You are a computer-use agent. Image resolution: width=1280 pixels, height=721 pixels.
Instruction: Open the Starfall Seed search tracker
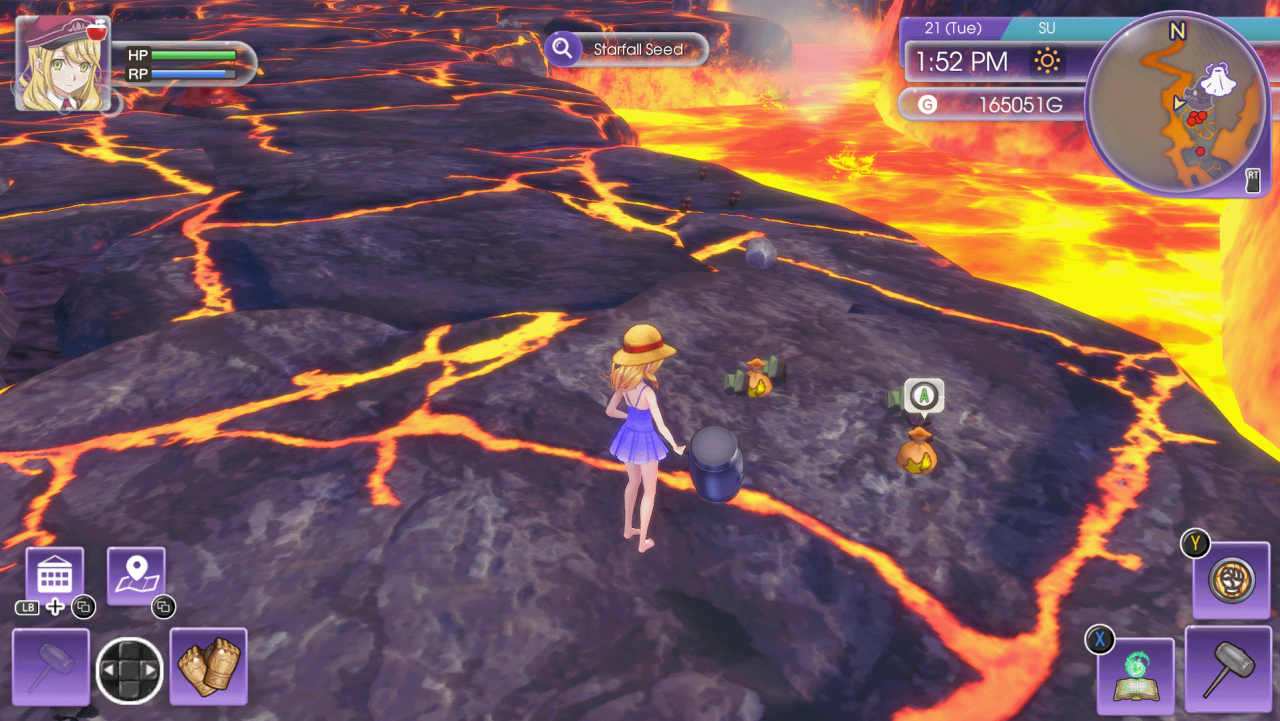click(x=627, y=49)
